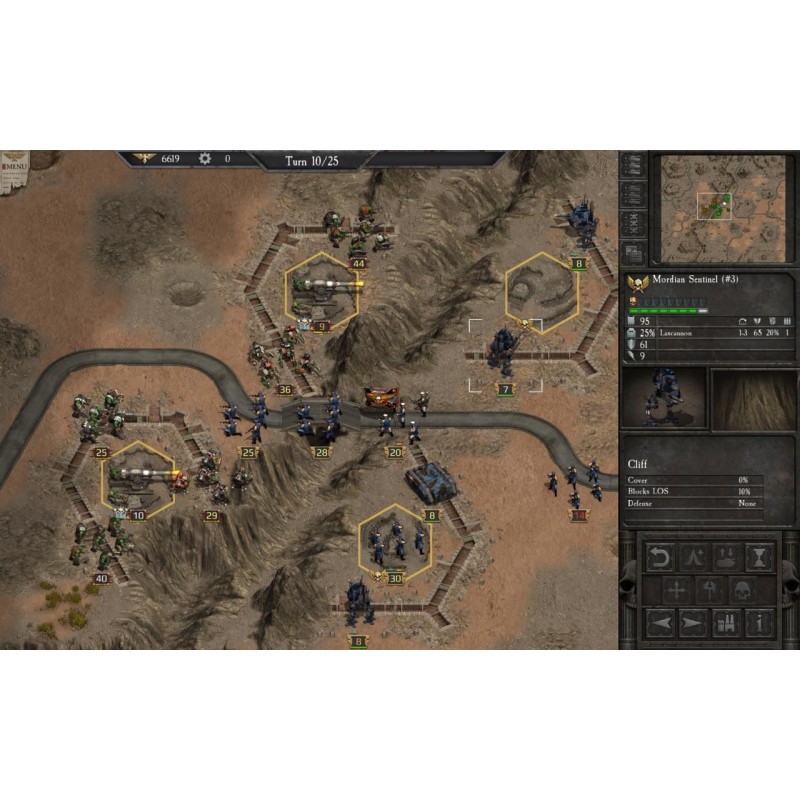800x800 pixels.
Task: Click the vehicle with up-down arrows button
Action: (x=726, y=557)
